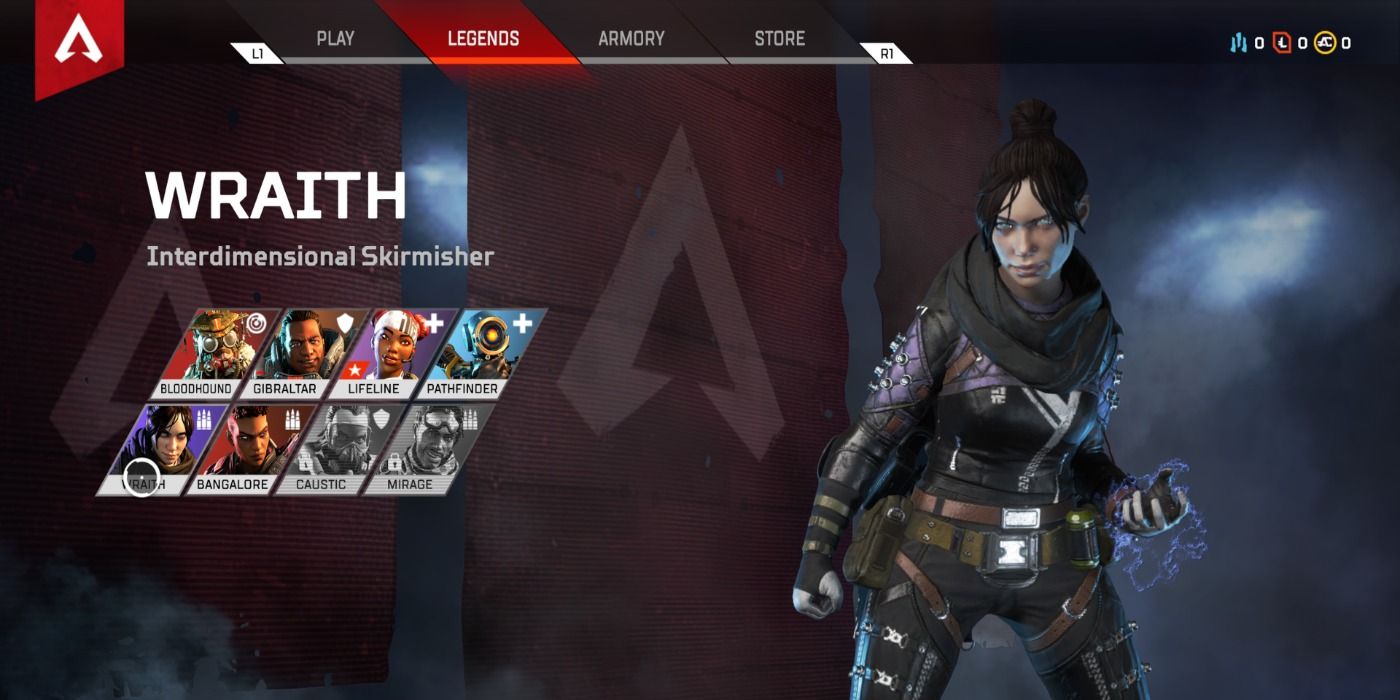Click the Apex Legends logo banner

point(79,45)
